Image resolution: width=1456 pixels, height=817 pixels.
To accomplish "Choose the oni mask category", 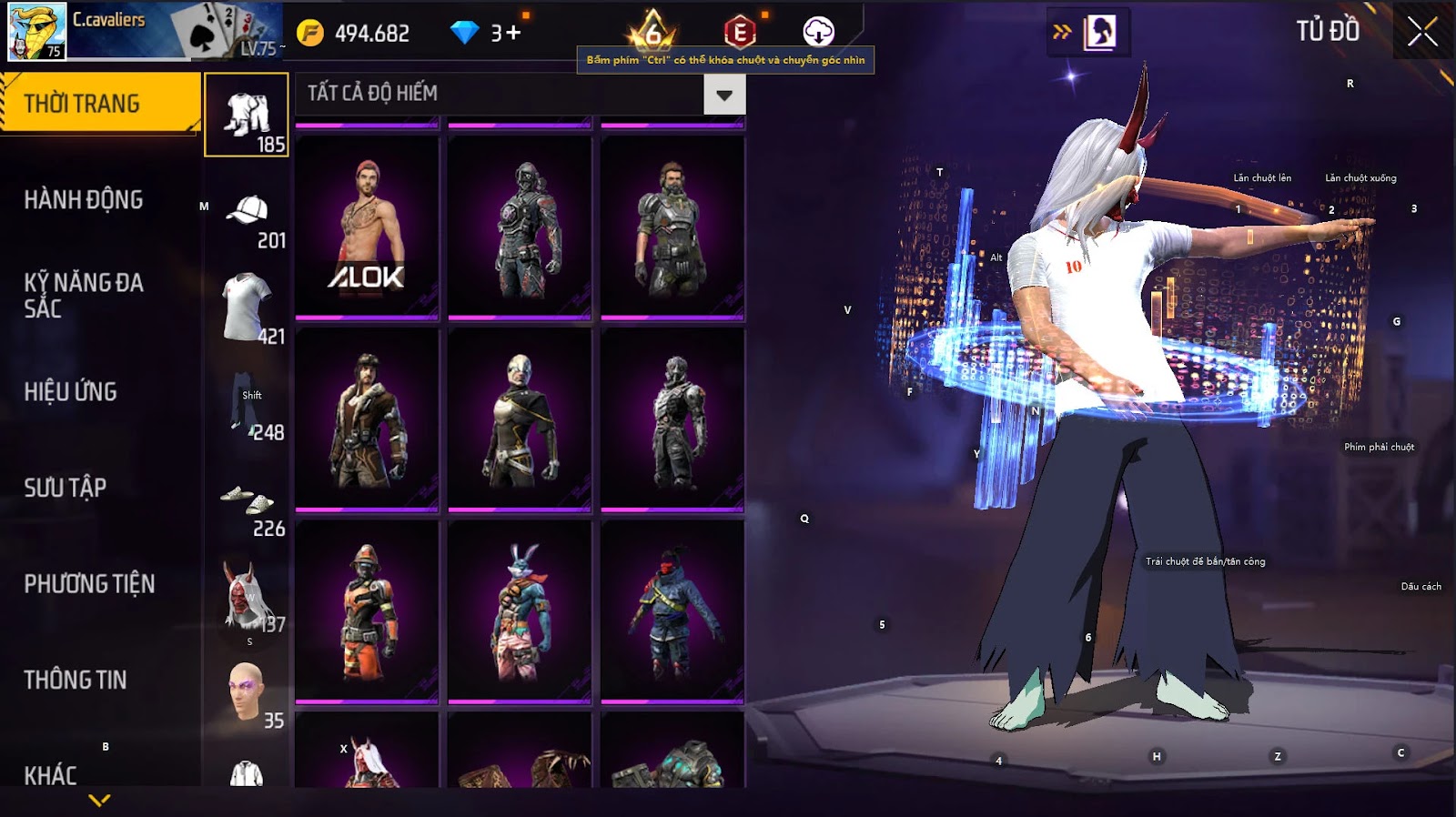I will pos(247,599).
